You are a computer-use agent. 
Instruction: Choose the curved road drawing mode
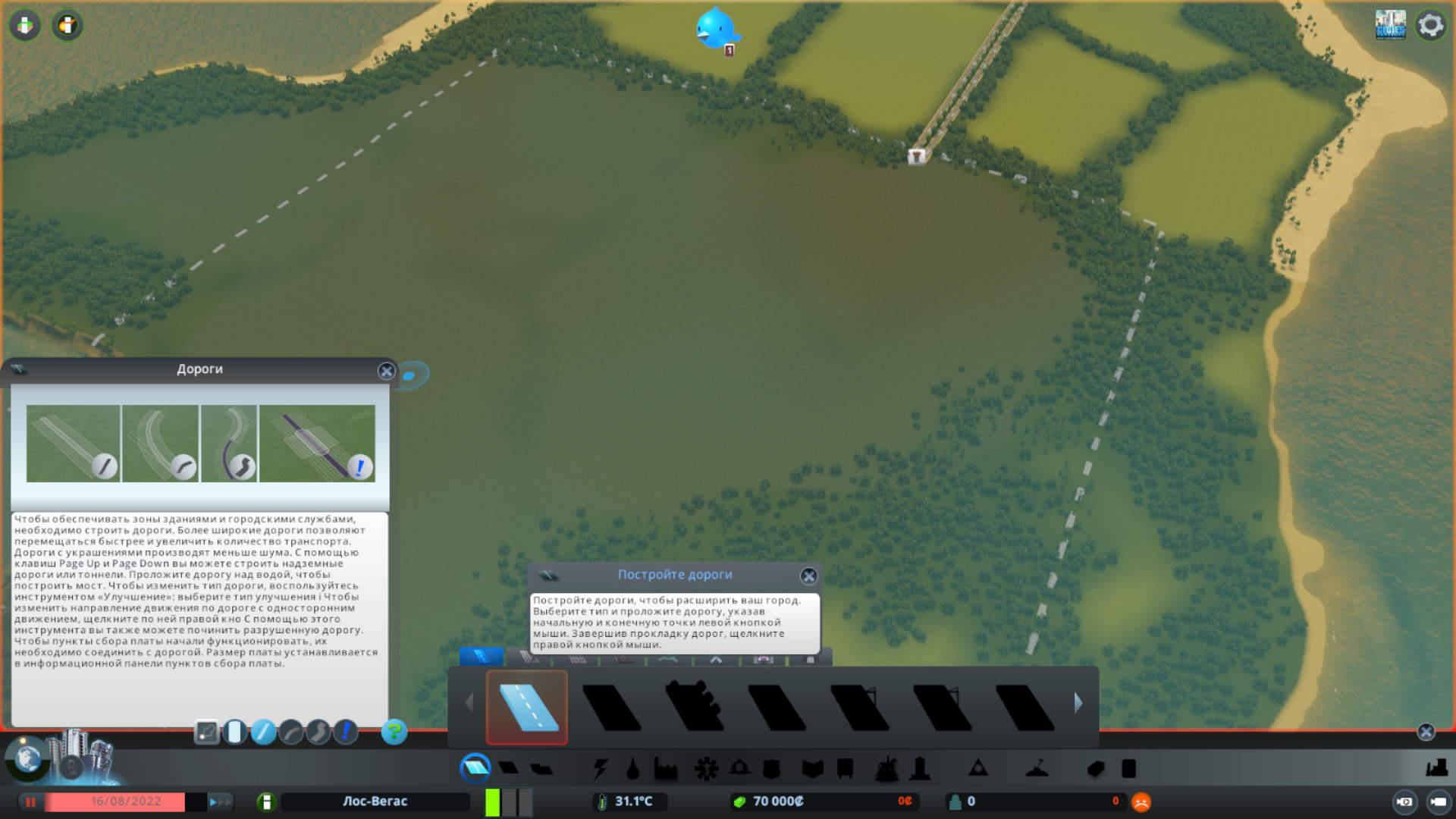click(x=291, y=732)
